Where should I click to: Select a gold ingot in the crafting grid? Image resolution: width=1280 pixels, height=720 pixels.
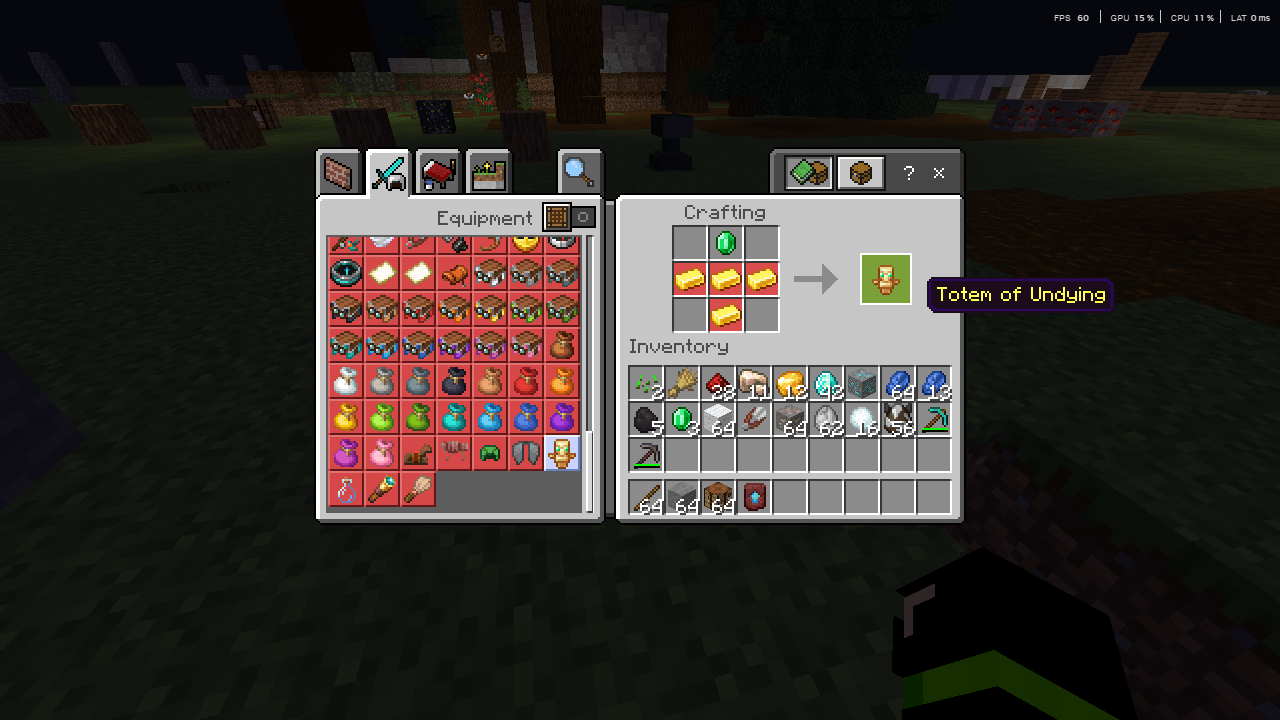(x=727, y=279)
